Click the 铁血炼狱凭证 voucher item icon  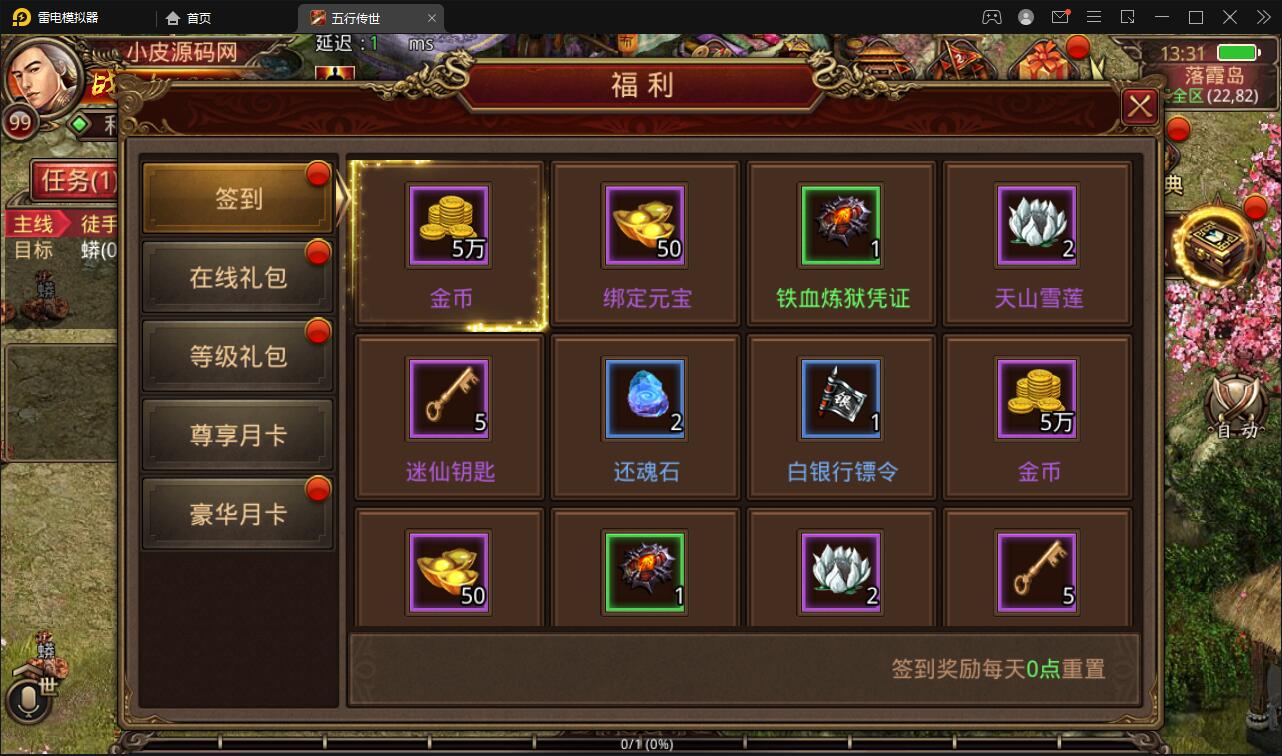click(x=840, y=225)
